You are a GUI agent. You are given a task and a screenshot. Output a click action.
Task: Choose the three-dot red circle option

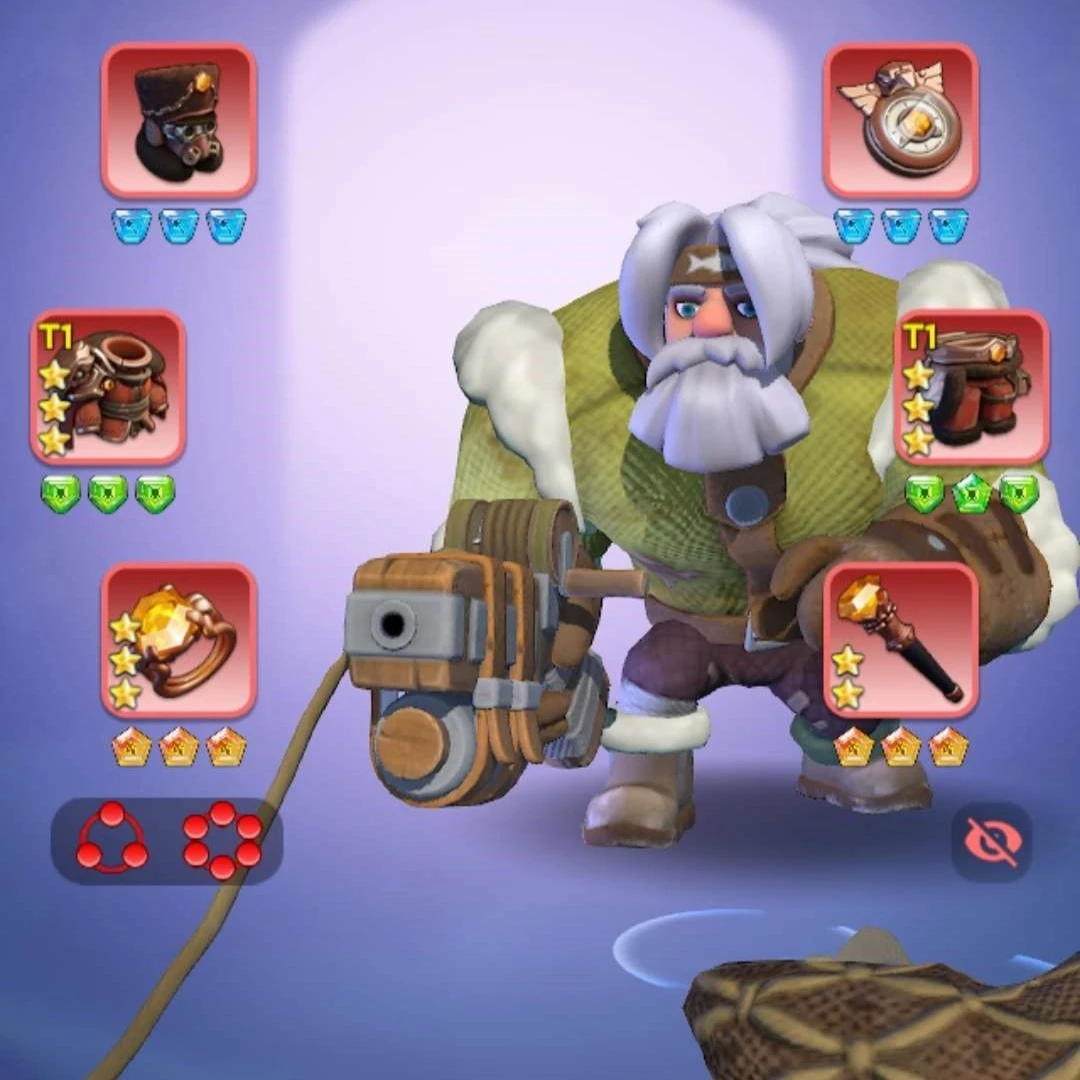pyautogui.click(x=111, y=840)
